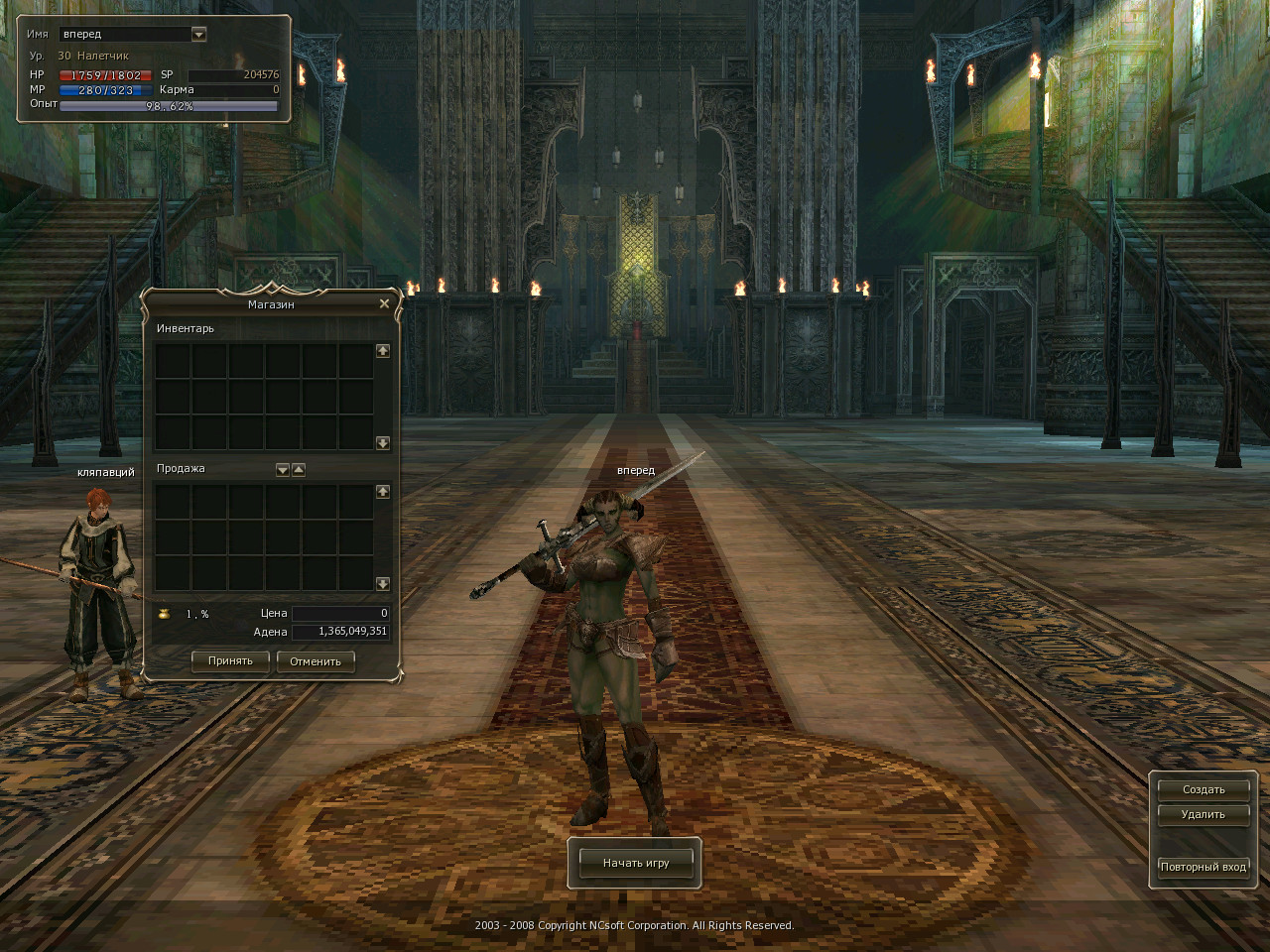Click the Принять button in the shop
This screenshot has height=952, width=1270.
point(230,661)
